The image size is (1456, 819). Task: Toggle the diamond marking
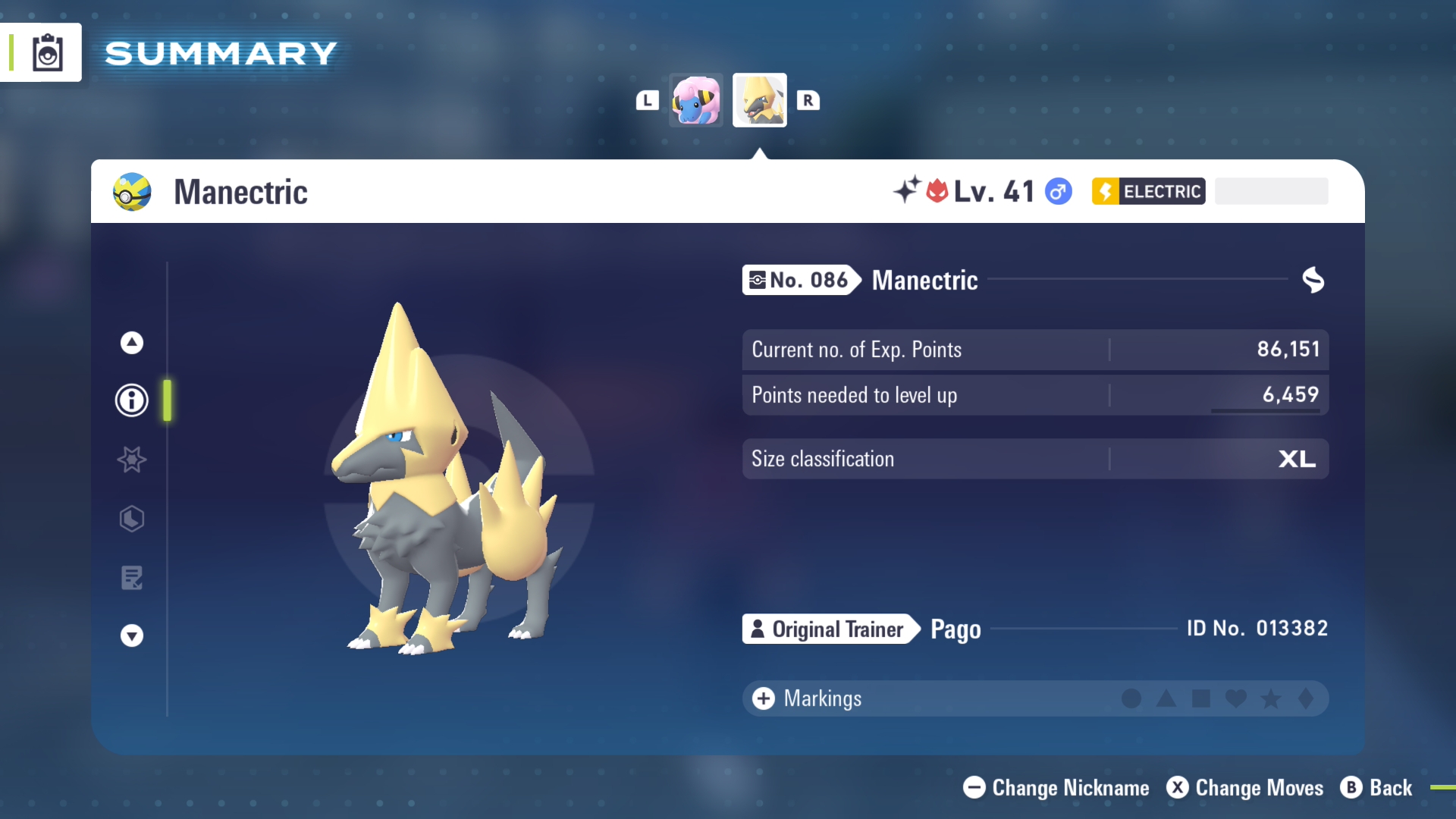pyautogui.click(x=1306, y=698)
